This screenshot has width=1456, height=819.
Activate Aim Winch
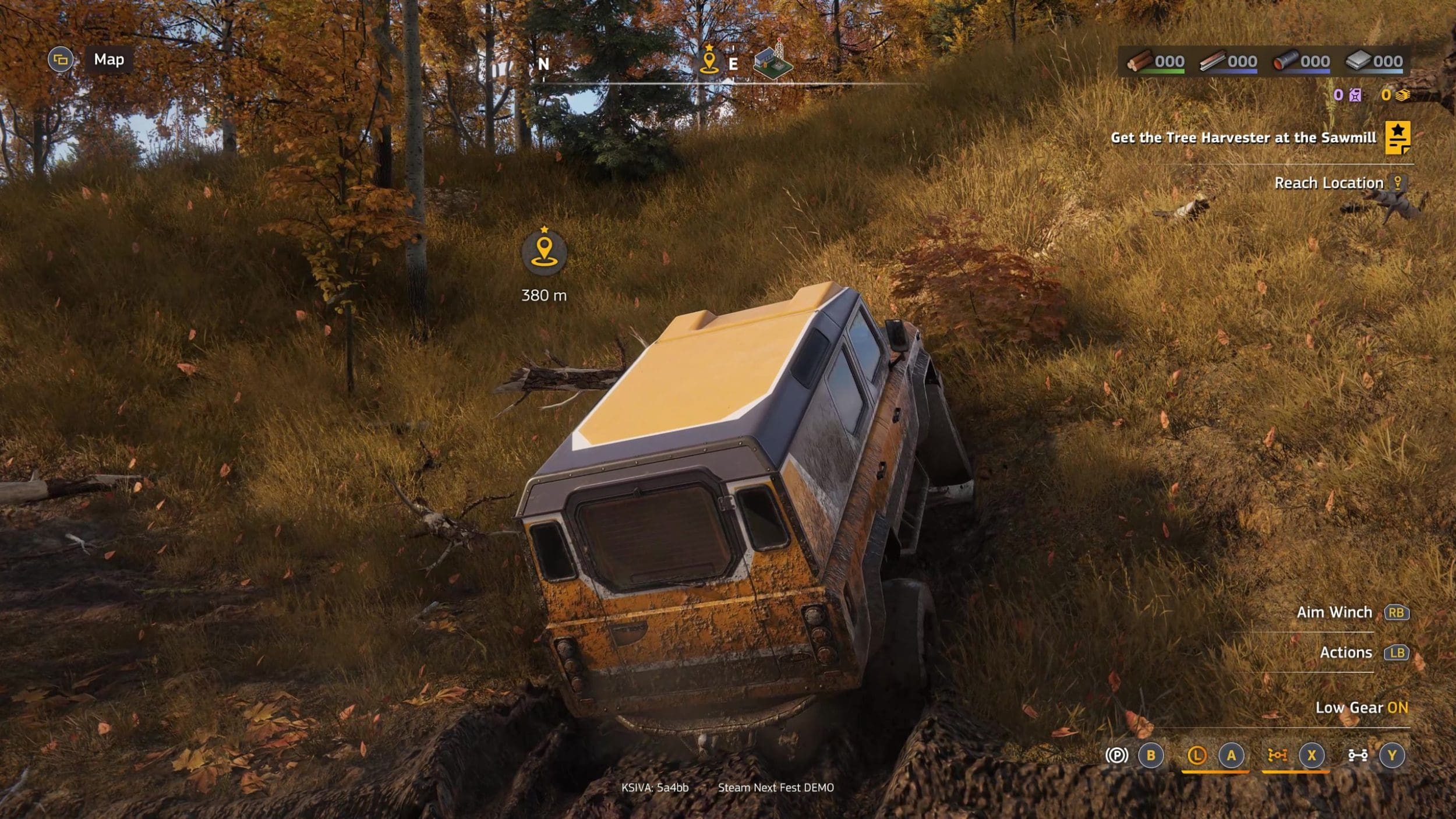[1334, 612]
